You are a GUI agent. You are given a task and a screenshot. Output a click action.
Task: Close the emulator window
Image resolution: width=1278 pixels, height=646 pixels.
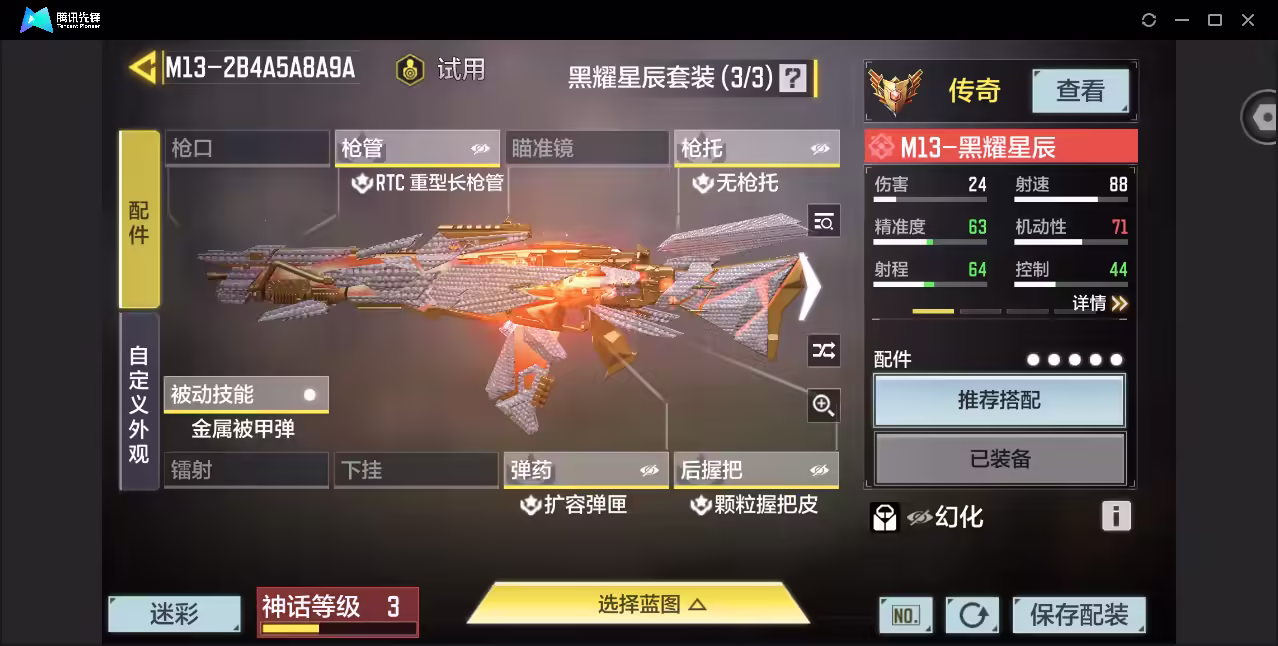point(1248,20)
